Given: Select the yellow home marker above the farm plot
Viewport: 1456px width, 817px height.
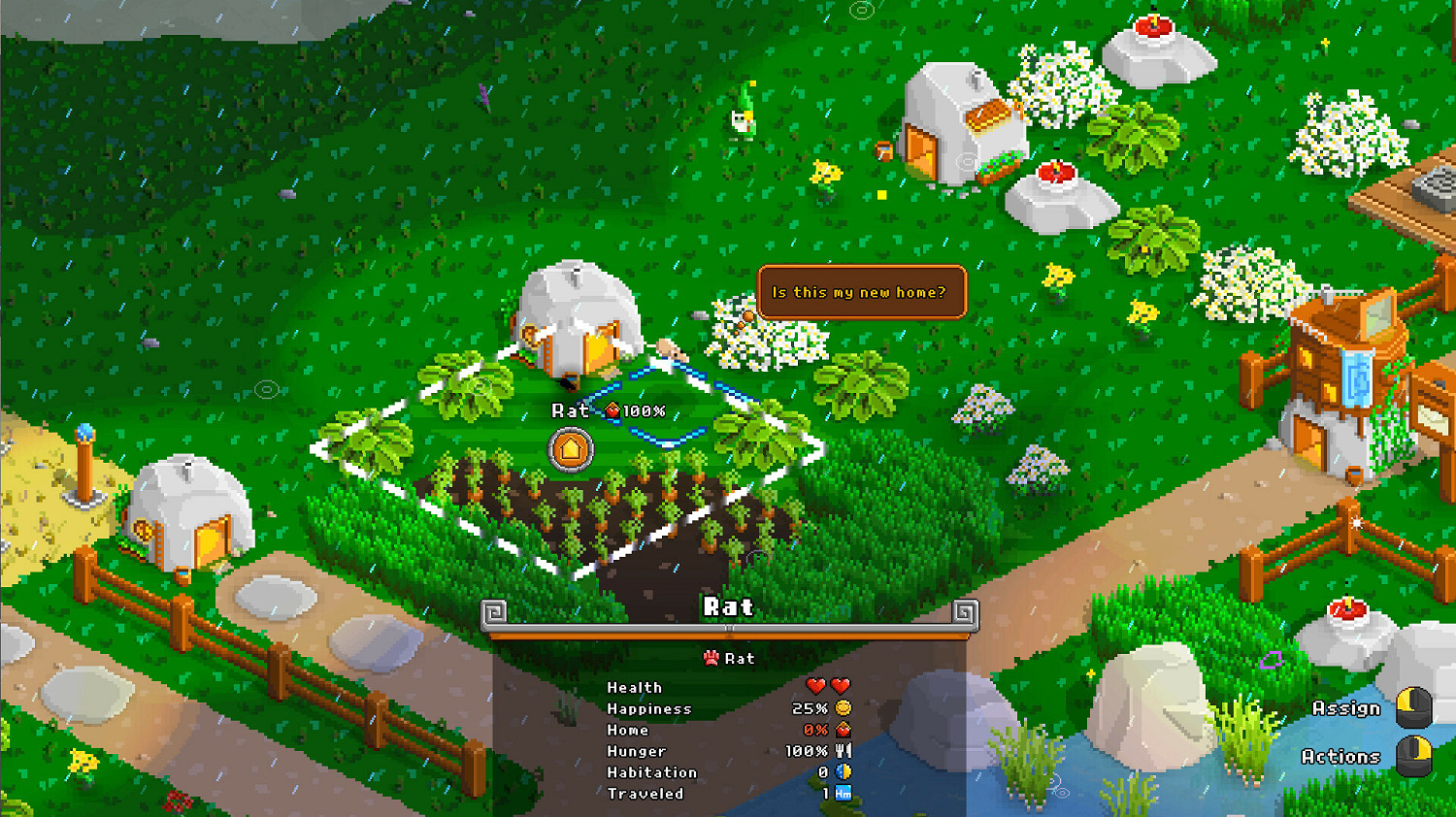Looking at the screenshot, I should pyautogui.click(x=571, y=449).
